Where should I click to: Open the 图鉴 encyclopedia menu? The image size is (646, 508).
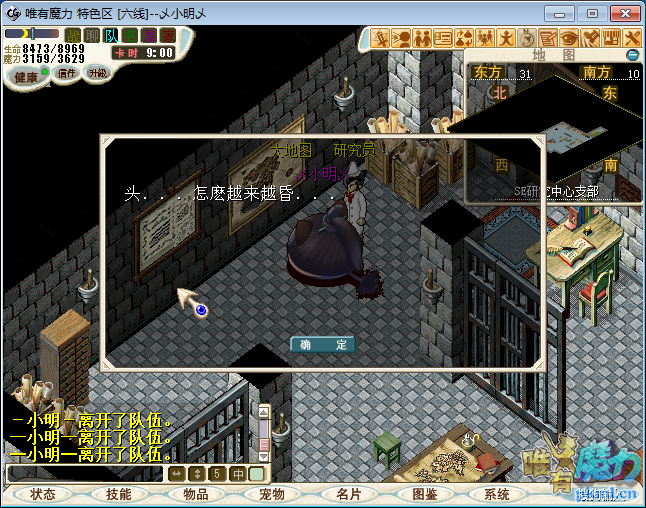click(424, 494)
